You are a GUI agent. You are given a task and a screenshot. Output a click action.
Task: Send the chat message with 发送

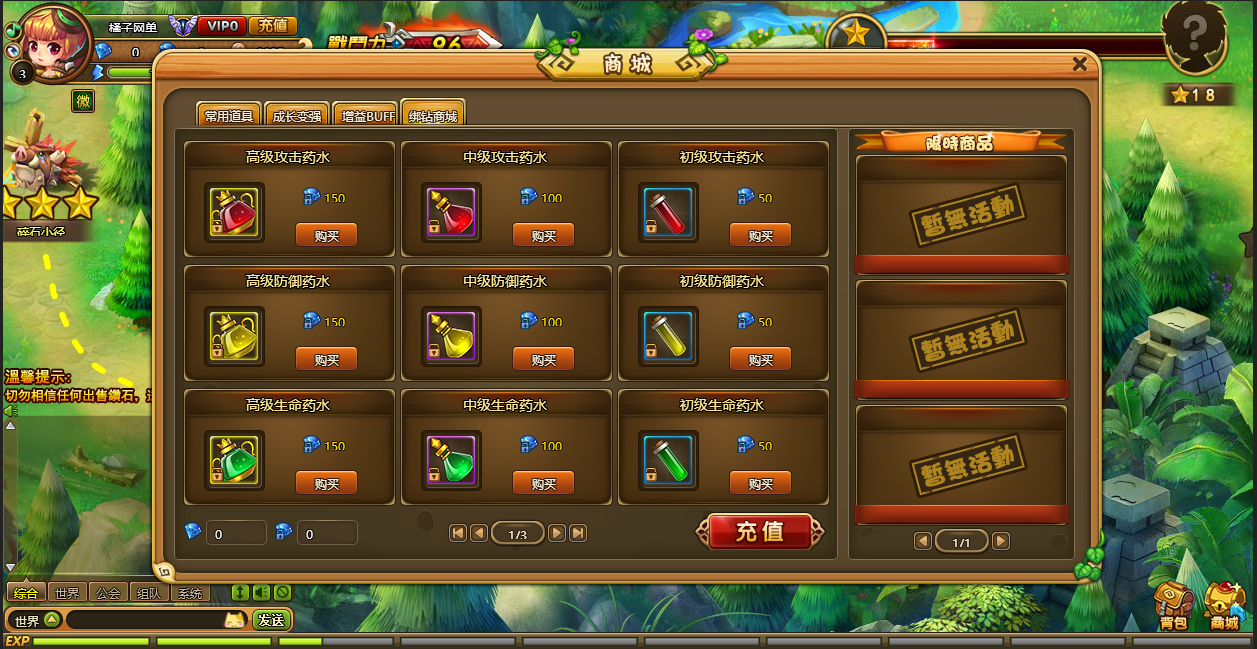(x=271, y=620)
